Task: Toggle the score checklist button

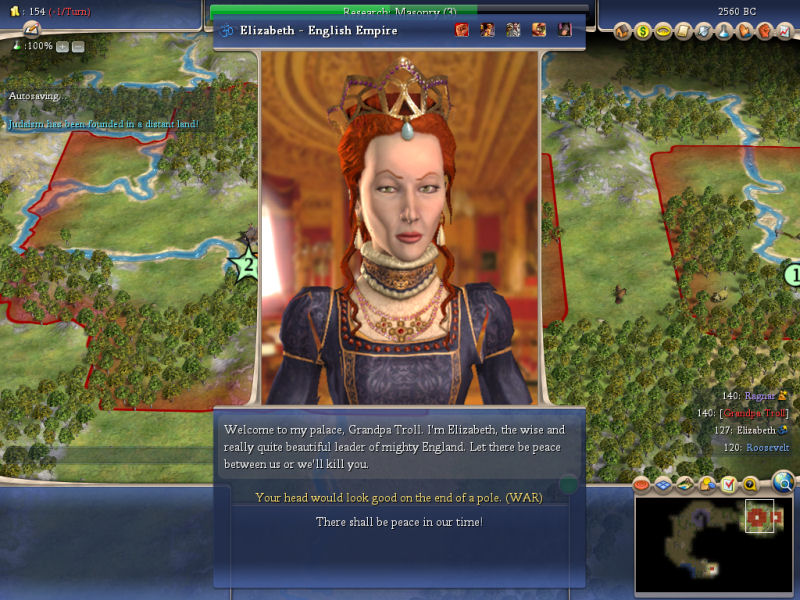Action: 727,485
